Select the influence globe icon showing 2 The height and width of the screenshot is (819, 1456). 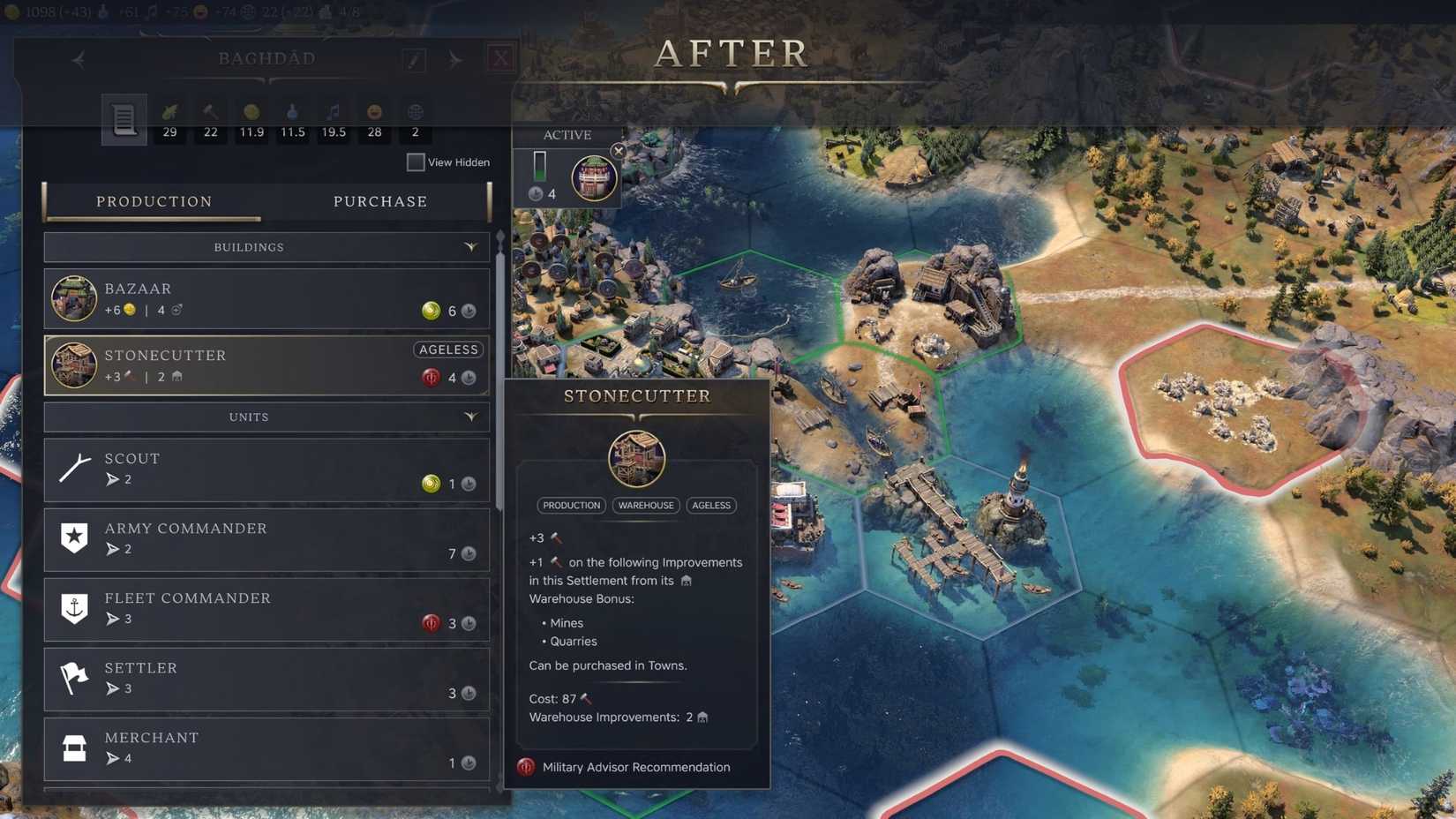[x=415, y=115]
